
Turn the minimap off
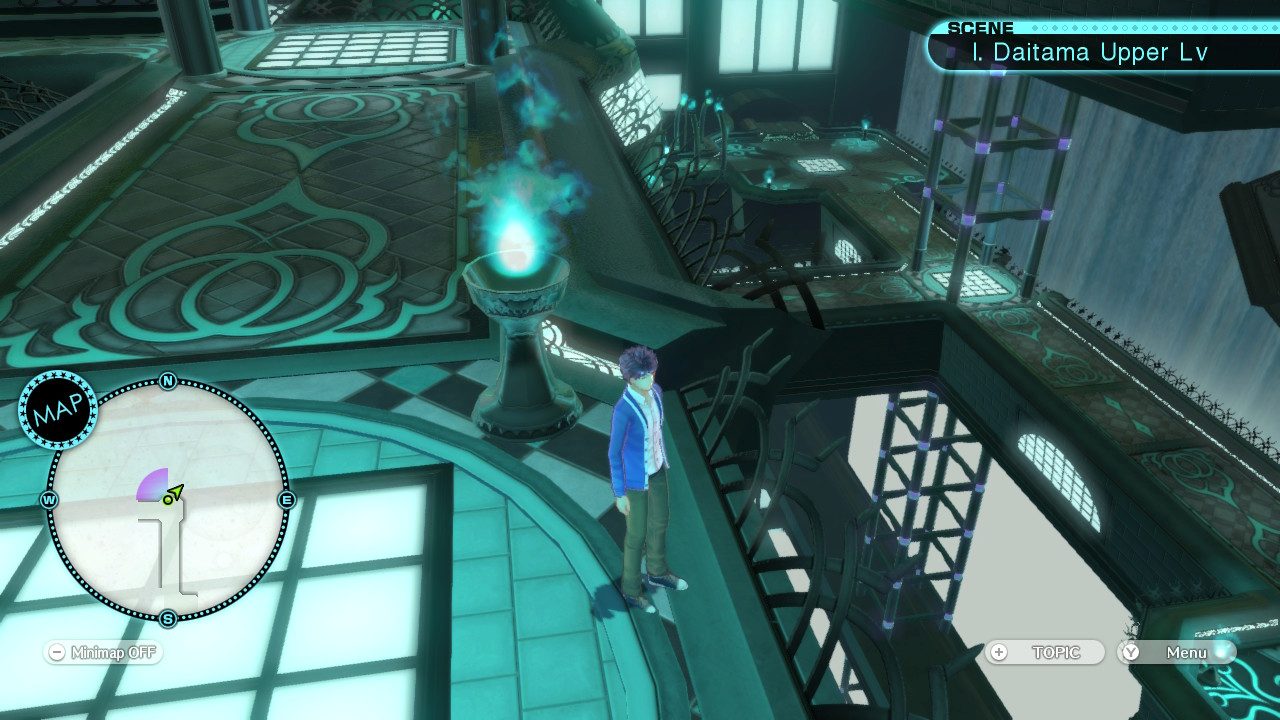[102, 653]
